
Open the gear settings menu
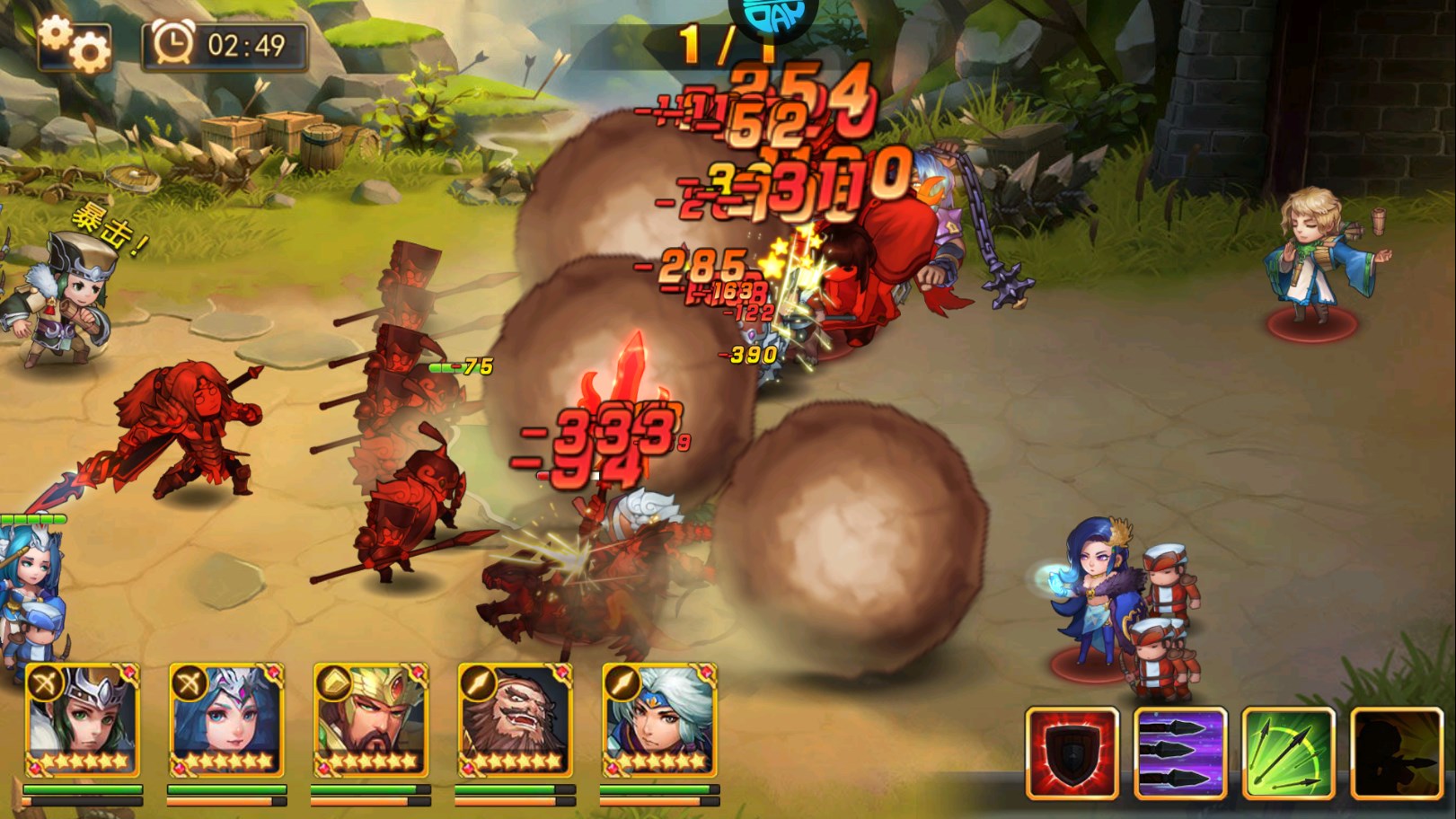click(75, 43)
